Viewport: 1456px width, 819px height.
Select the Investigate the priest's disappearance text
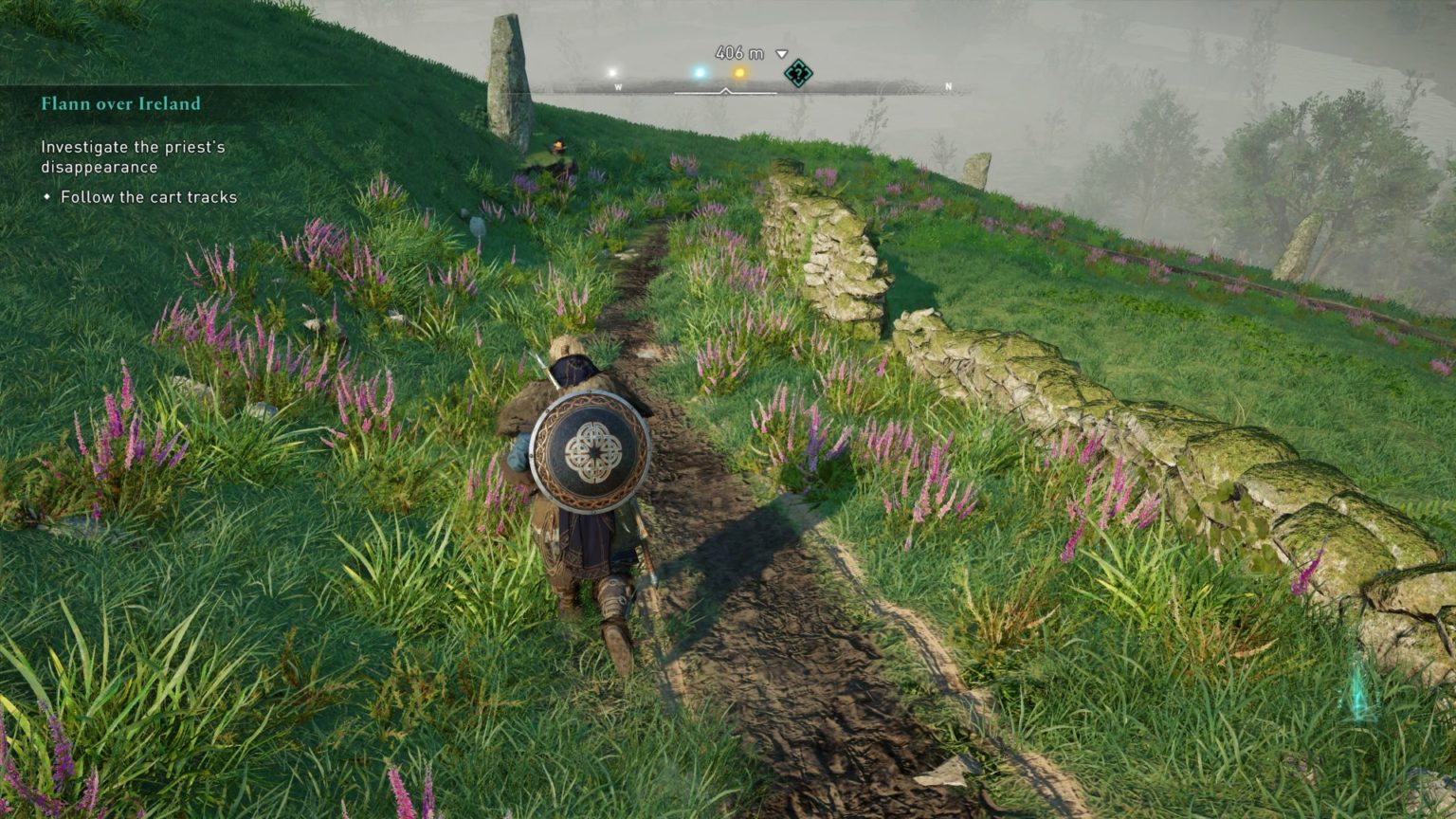135,156
